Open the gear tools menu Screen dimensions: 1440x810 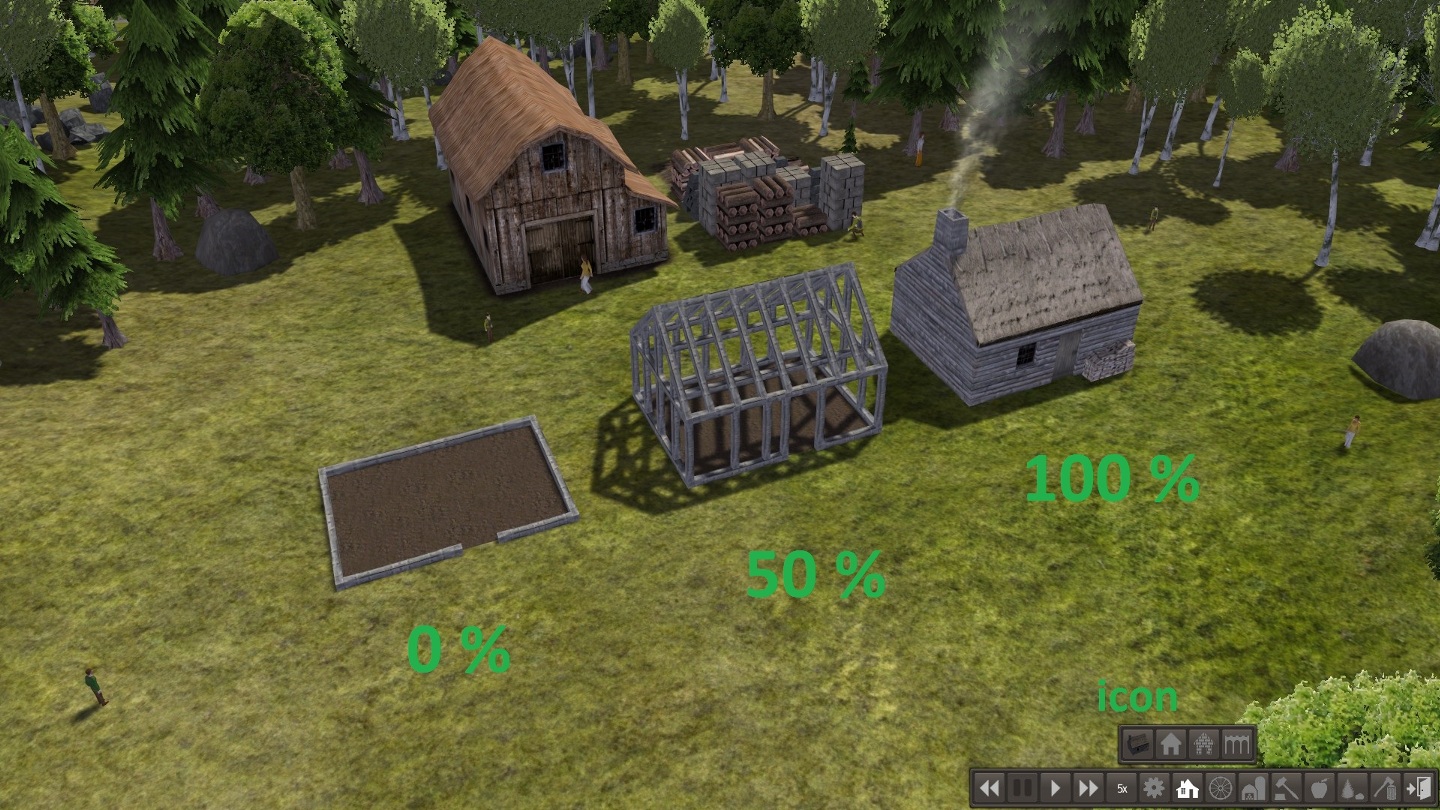coord(1154,788)
